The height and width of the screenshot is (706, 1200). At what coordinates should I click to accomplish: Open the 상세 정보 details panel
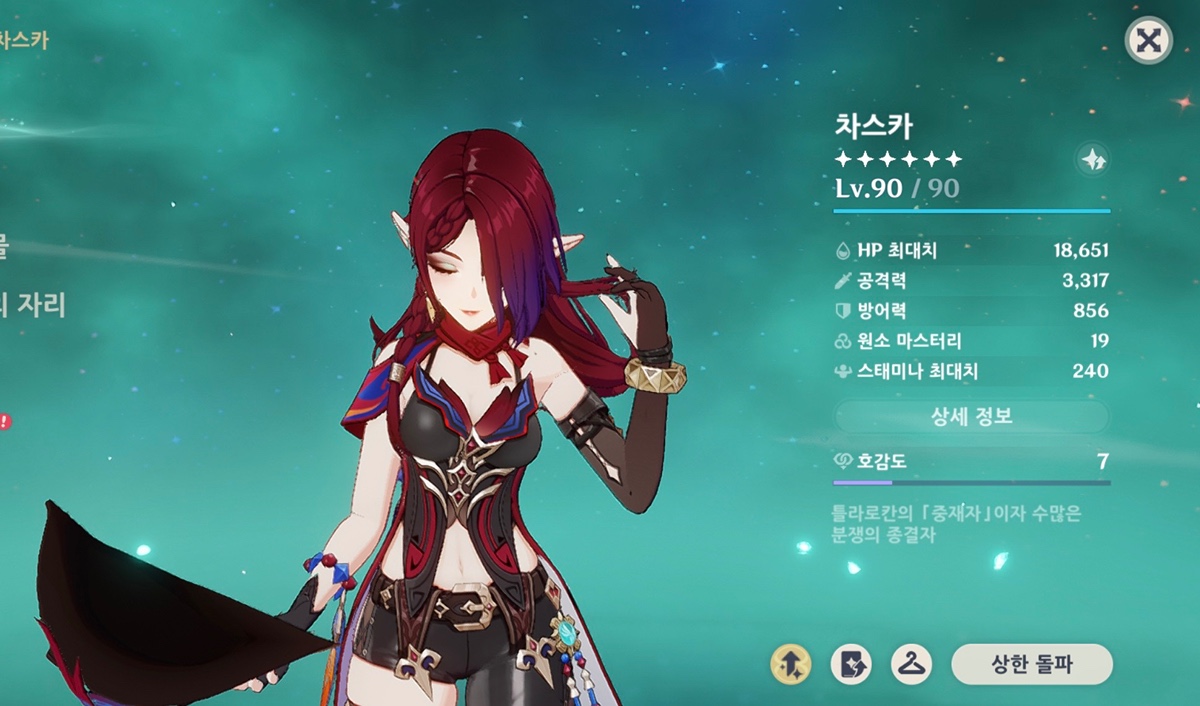click(x=971, y=417)
